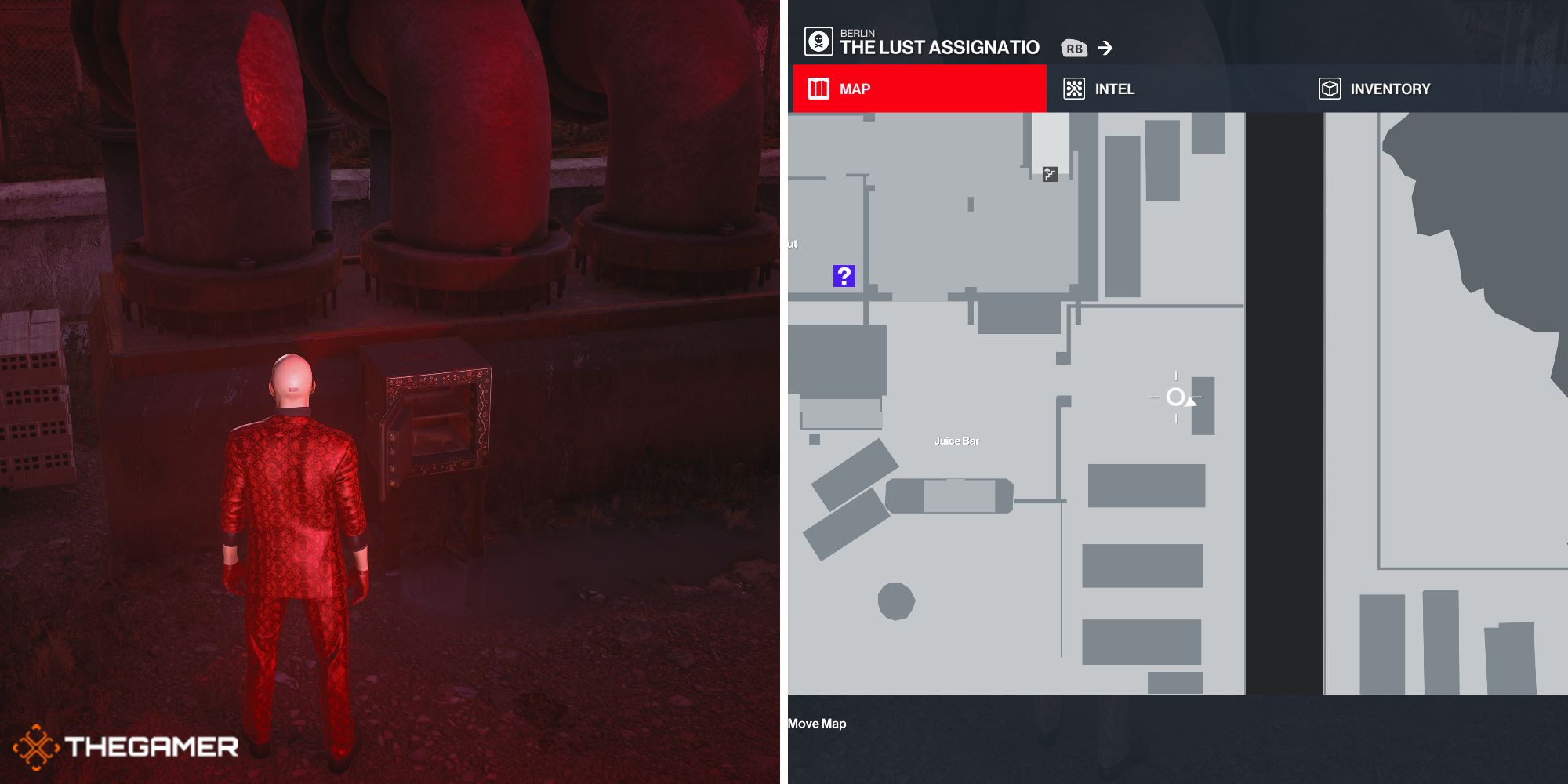Select the currently active MAP tab
The image size is (1568, 784).
[x=855, y=89]
